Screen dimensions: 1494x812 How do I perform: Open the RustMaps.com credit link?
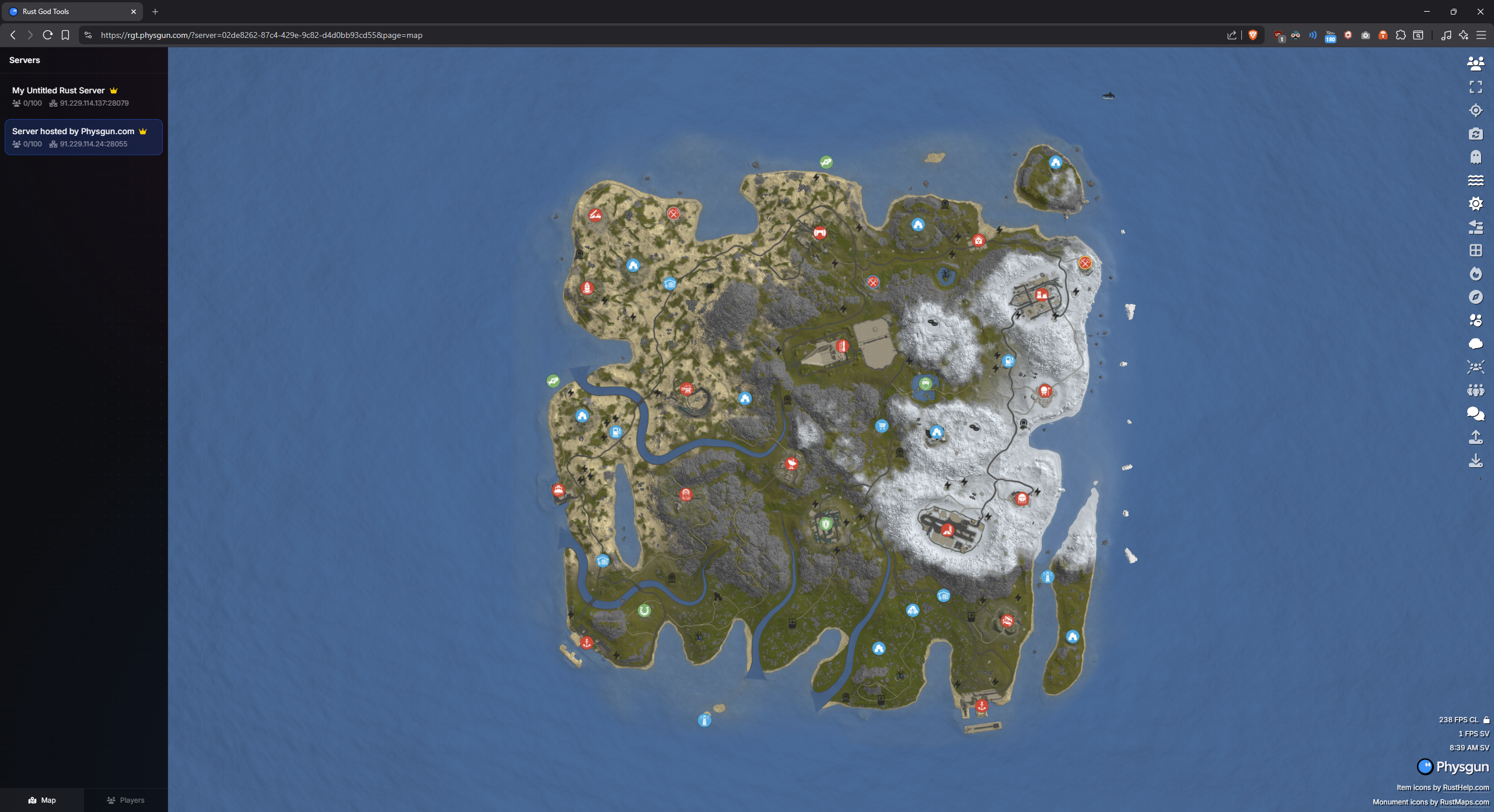[x=1464, y=802]
